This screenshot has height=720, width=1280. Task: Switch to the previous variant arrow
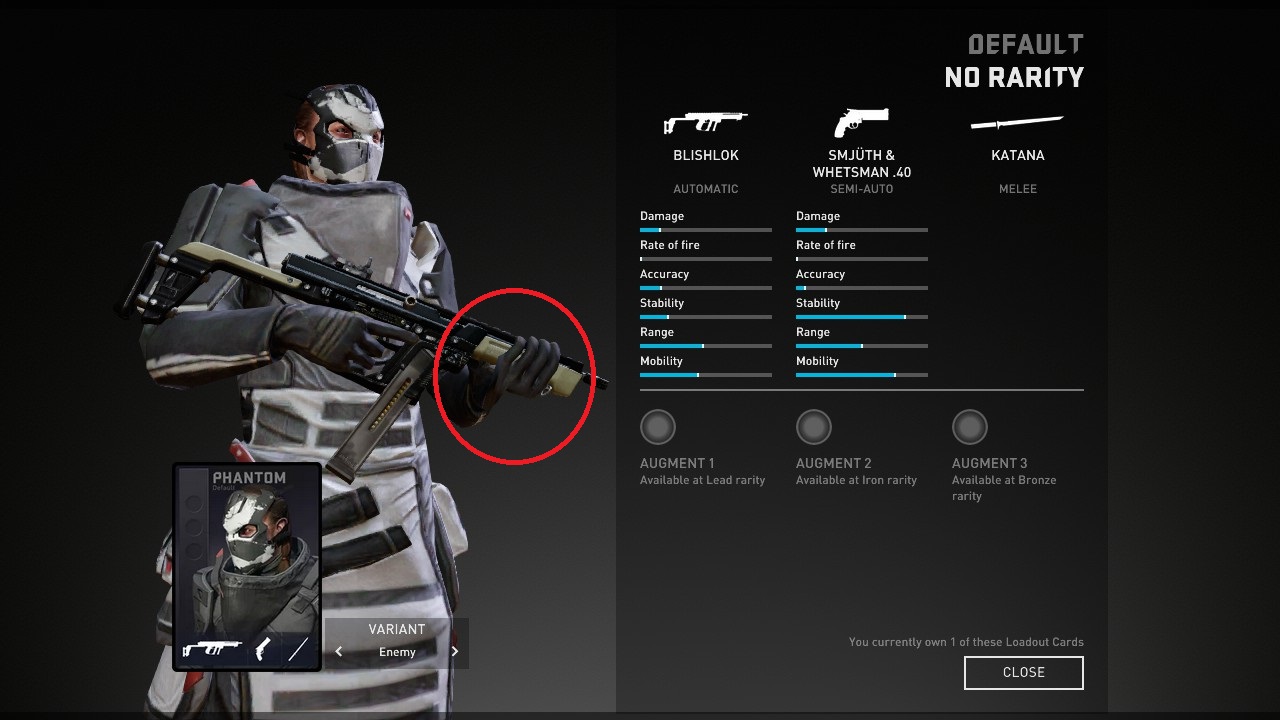click(x=339, y=652)
